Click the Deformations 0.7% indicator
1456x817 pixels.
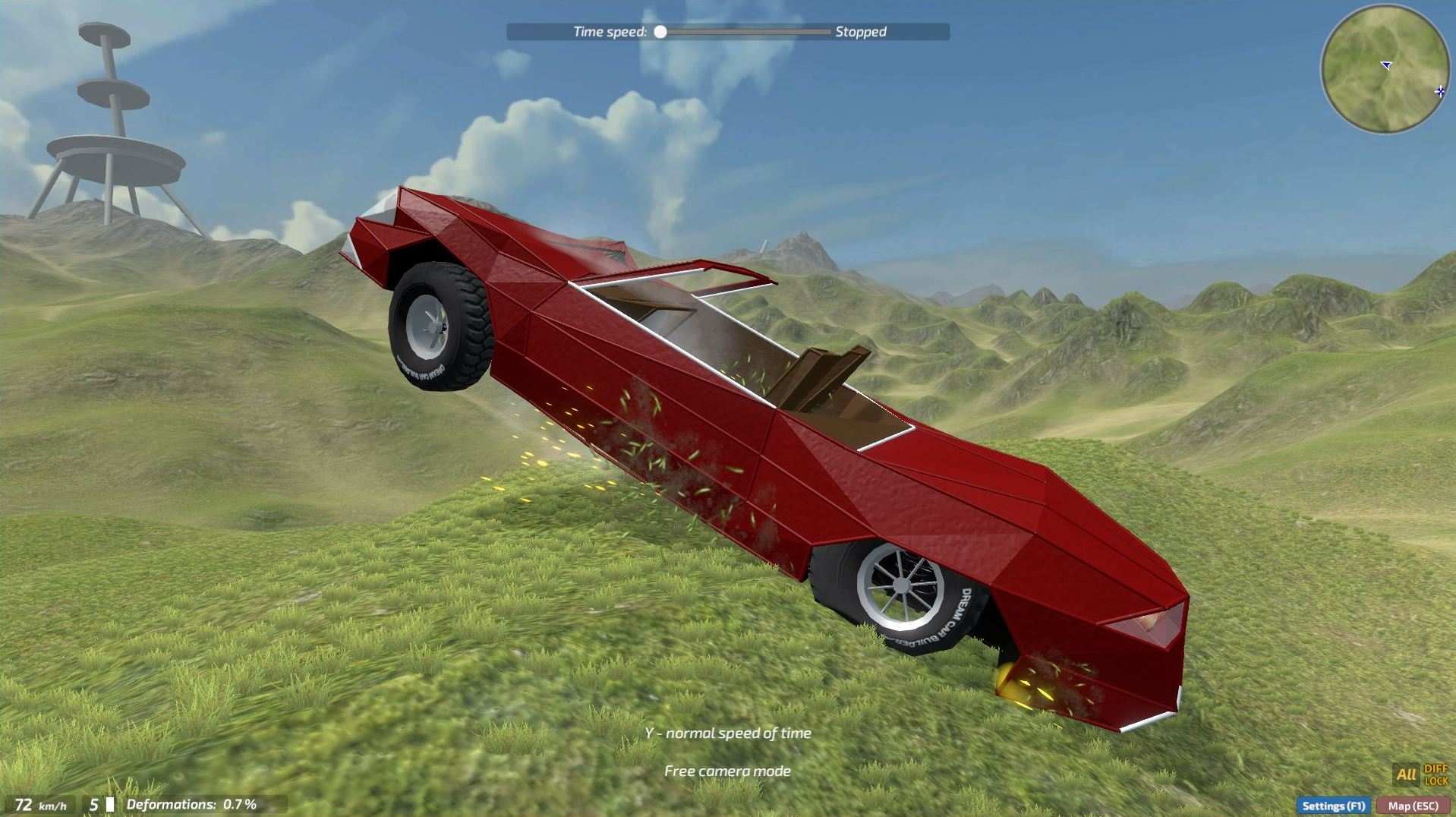[192, 803]
